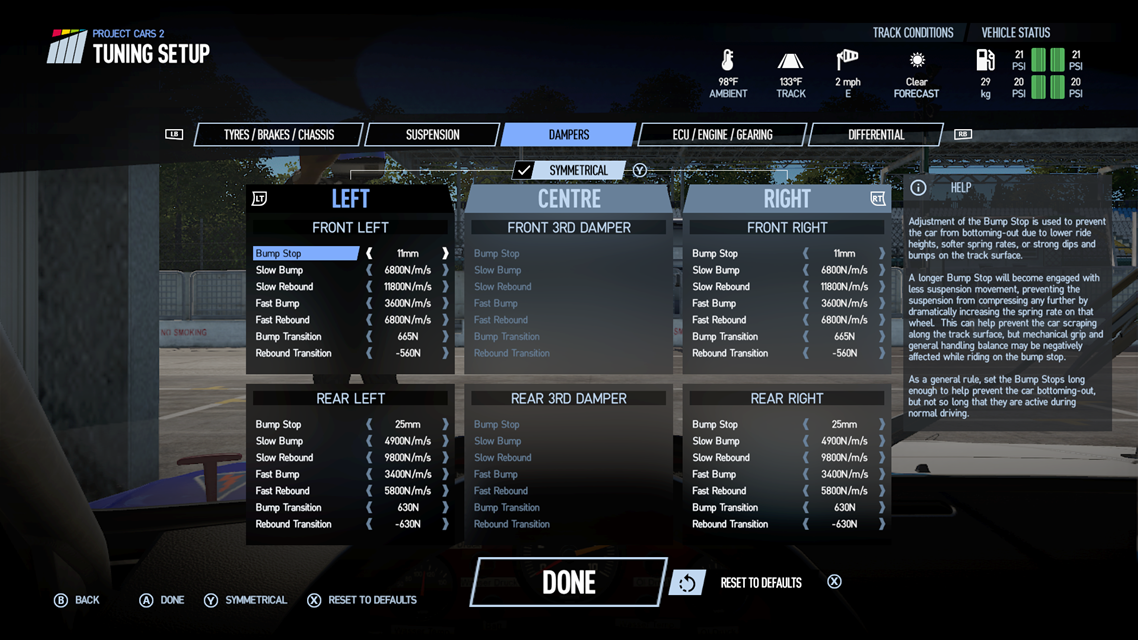This screenshot has height=640, width=1138.
Task: Click the Reset to Defaults circular arrow icon
Action: [x=686, y=583]
